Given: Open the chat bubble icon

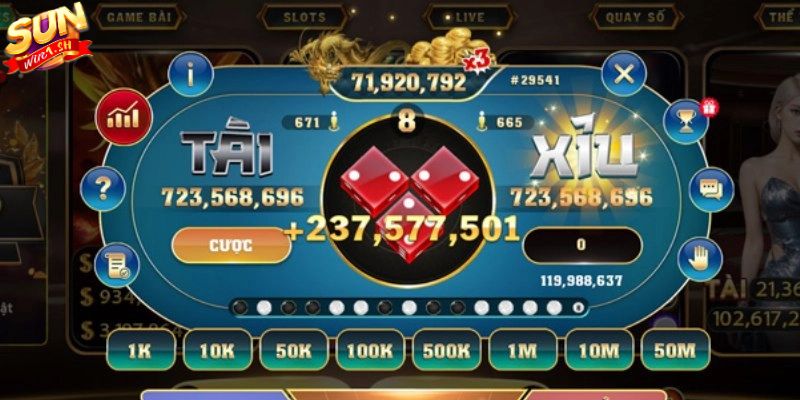Looking at the screenshot, I should [711, 187].
